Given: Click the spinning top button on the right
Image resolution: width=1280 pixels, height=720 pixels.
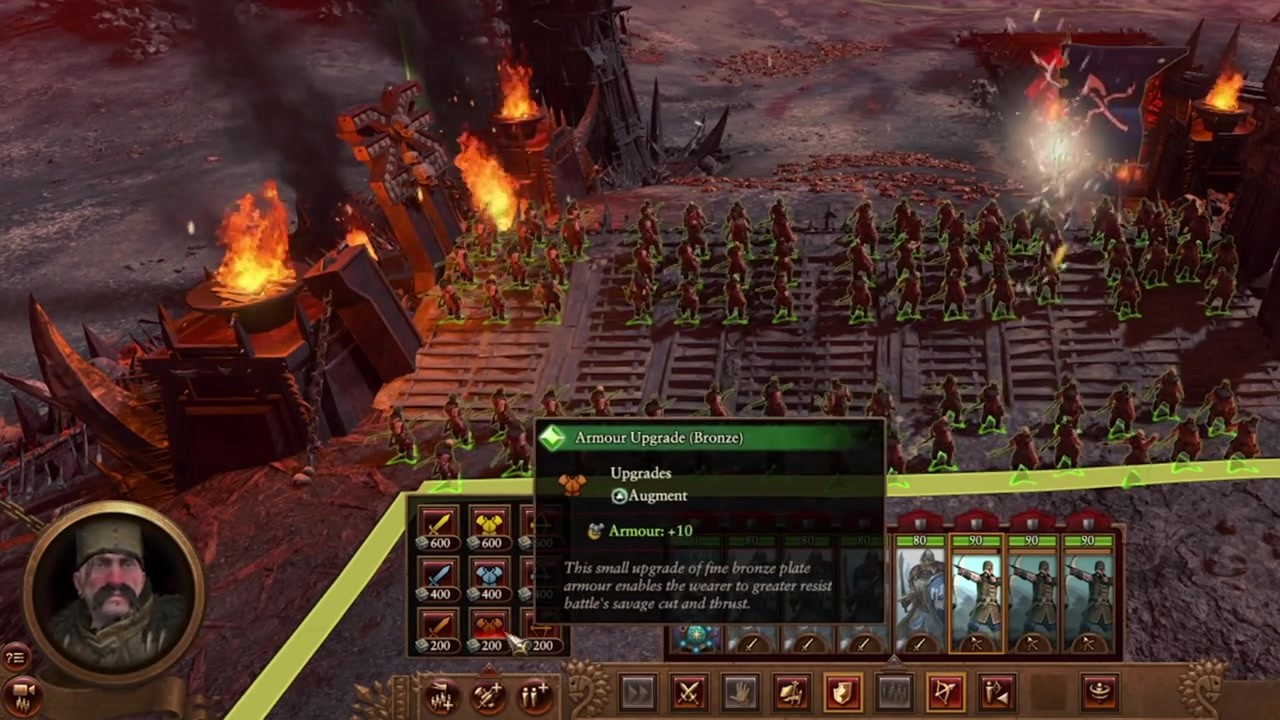Looking at the screenshot, I should click(1100, 692).
